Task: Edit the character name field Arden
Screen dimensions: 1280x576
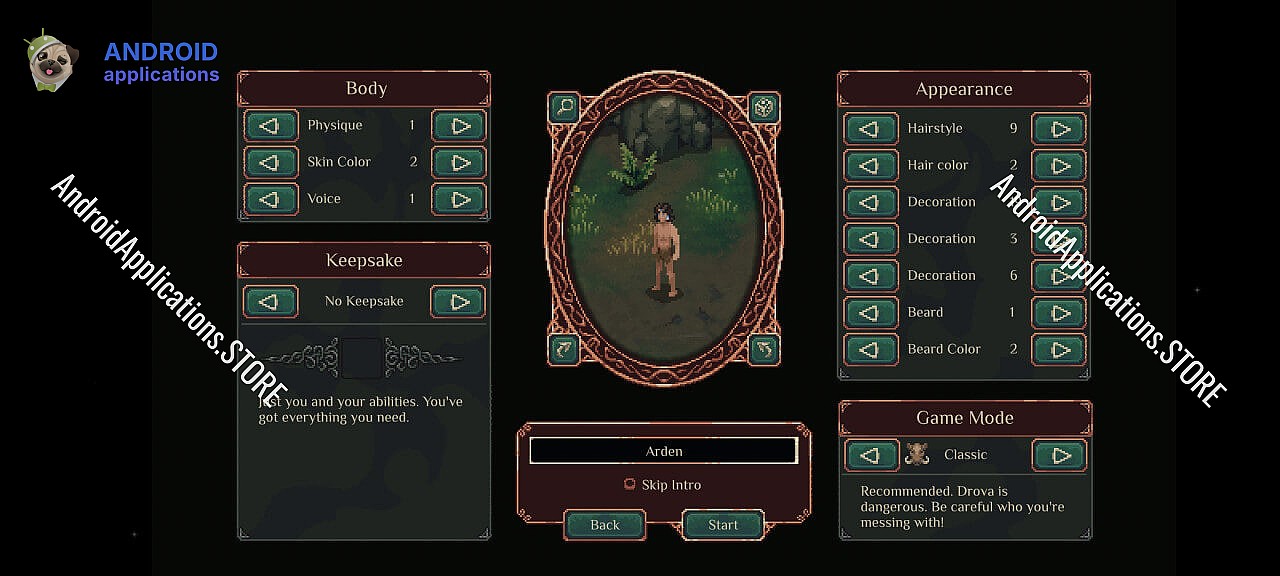Action: pos(663,451)
